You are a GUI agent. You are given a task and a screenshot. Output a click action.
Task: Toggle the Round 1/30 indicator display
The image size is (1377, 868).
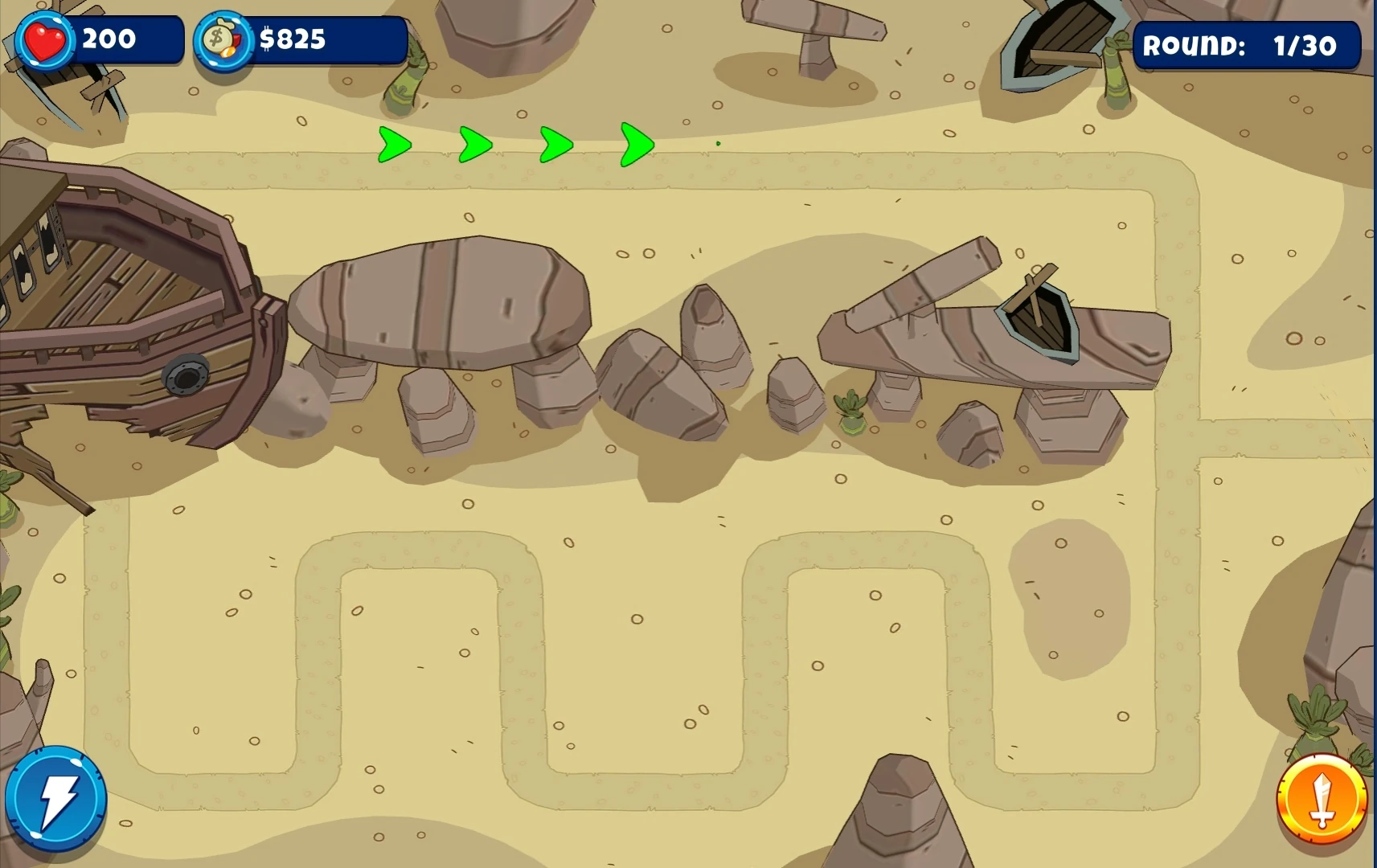coord(1245,46)
